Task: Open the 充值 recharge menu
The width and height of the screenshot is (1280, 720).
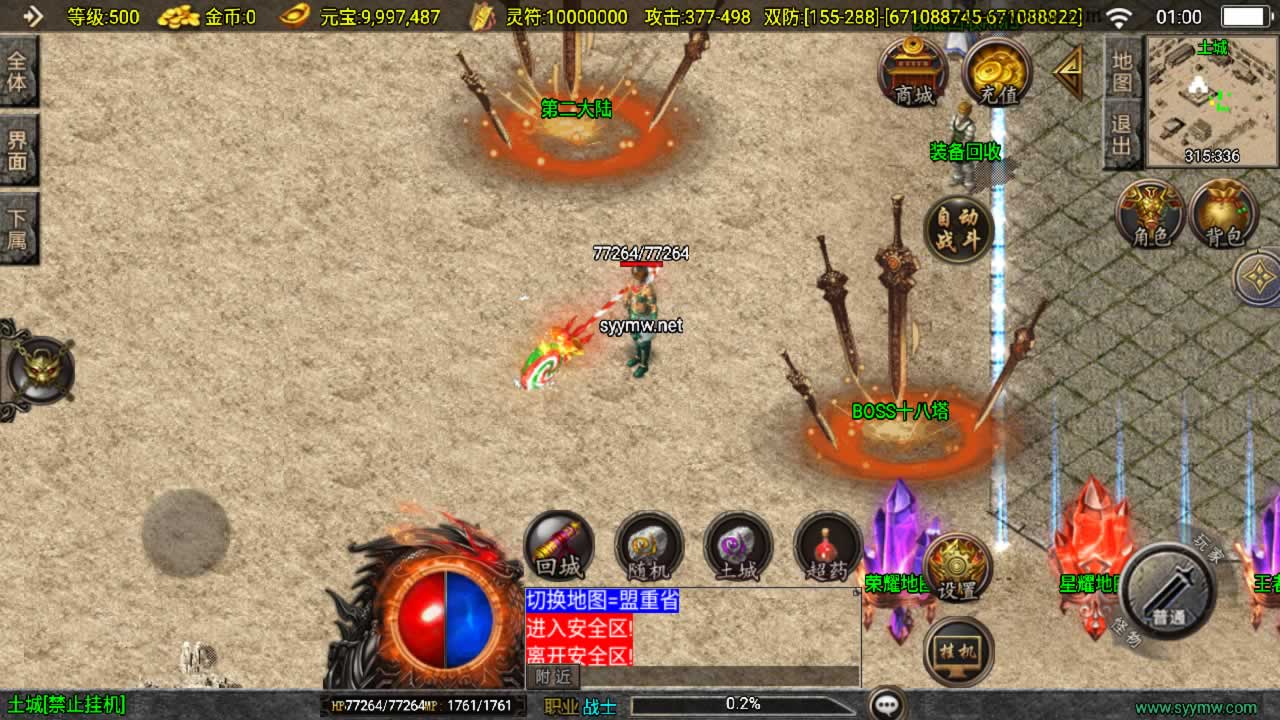Action: pyautogui.click(x=997, y=71)
